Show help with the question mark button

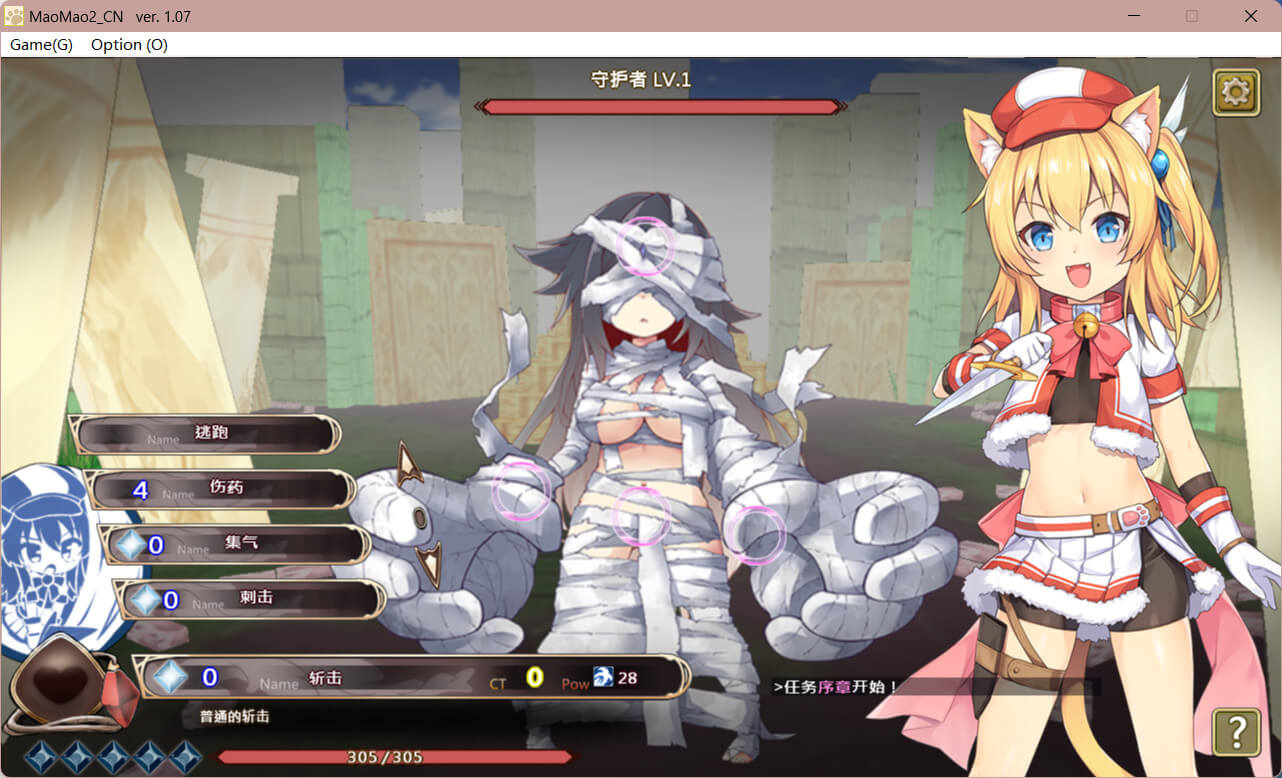1236,732
